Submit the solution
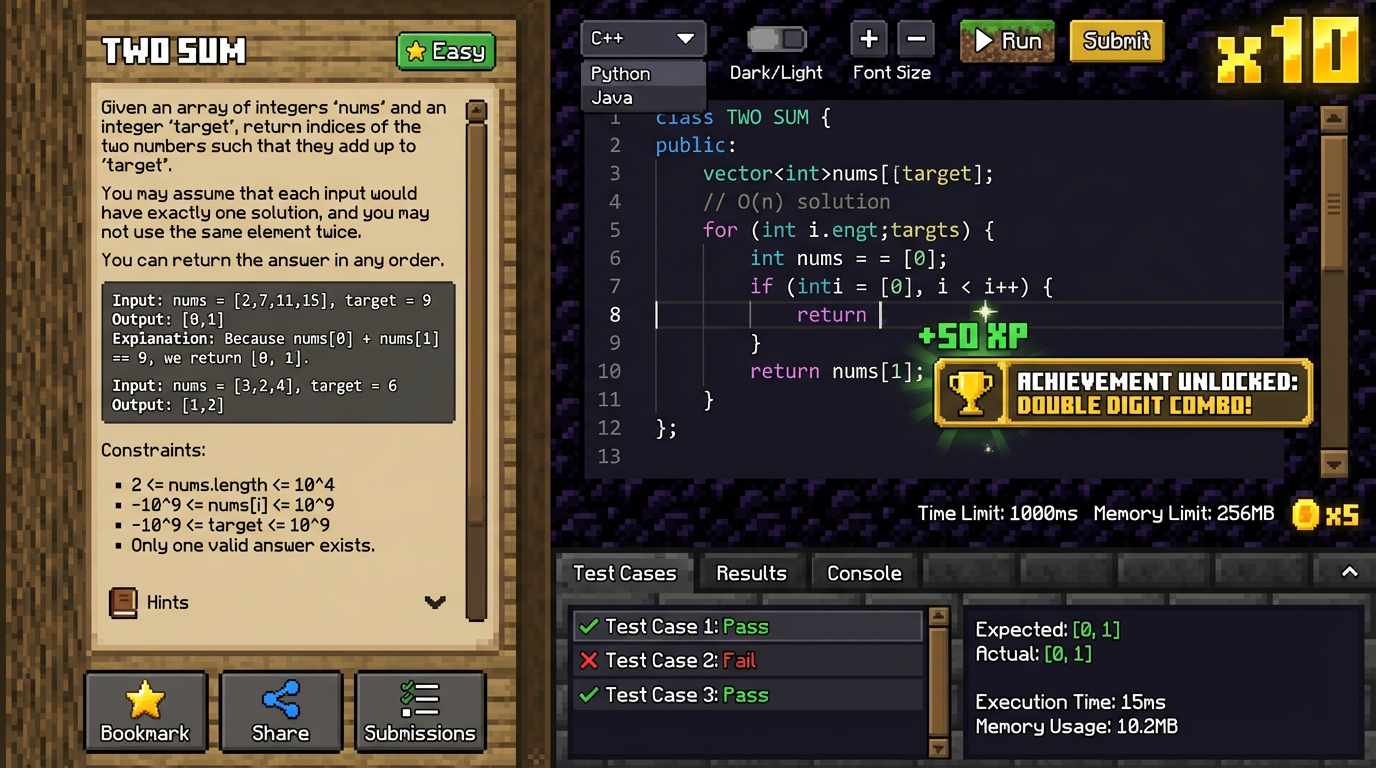 (1116, 41)
